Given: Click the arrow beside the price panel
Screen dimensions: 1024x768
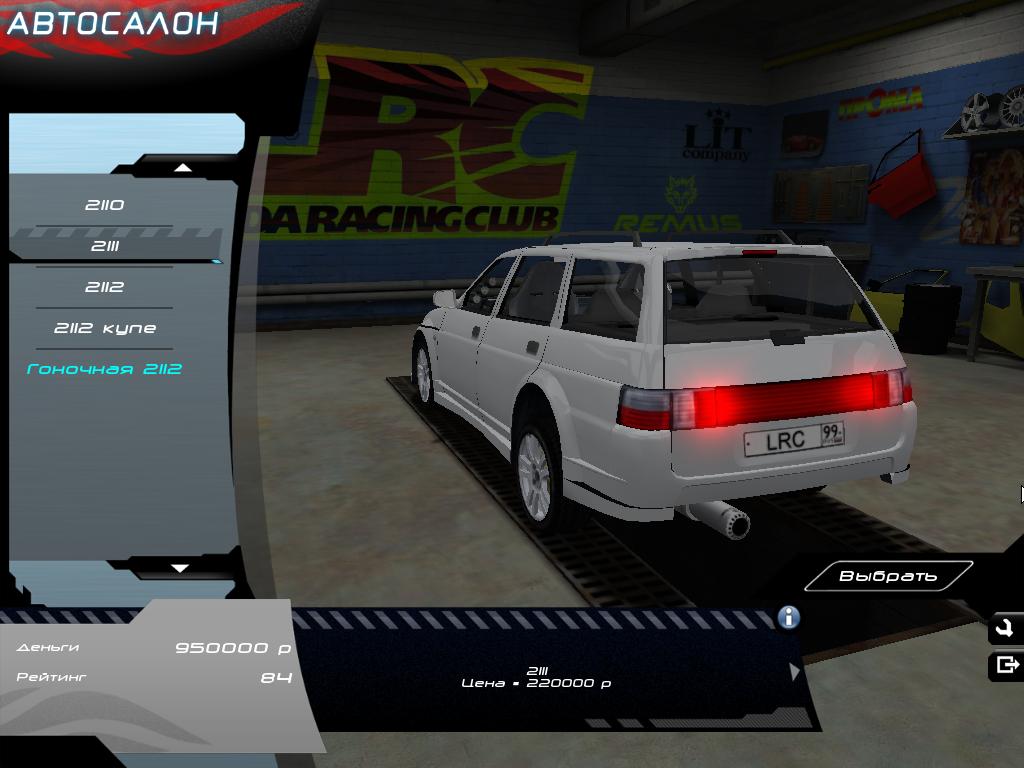Looking at the screenshot, I should tap(796, 672).
